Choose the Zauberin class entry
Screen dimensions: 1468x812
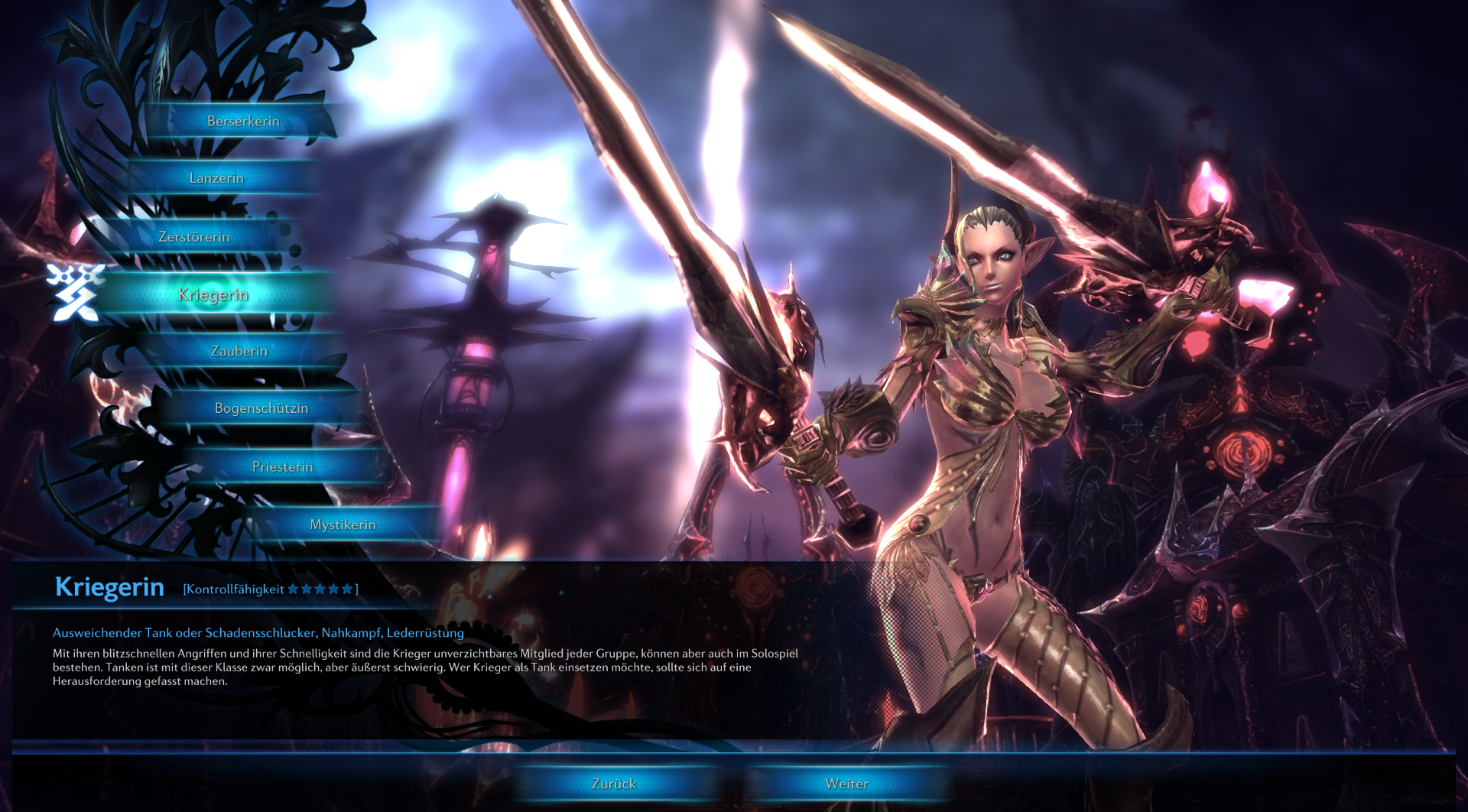[x=239, y=351]
